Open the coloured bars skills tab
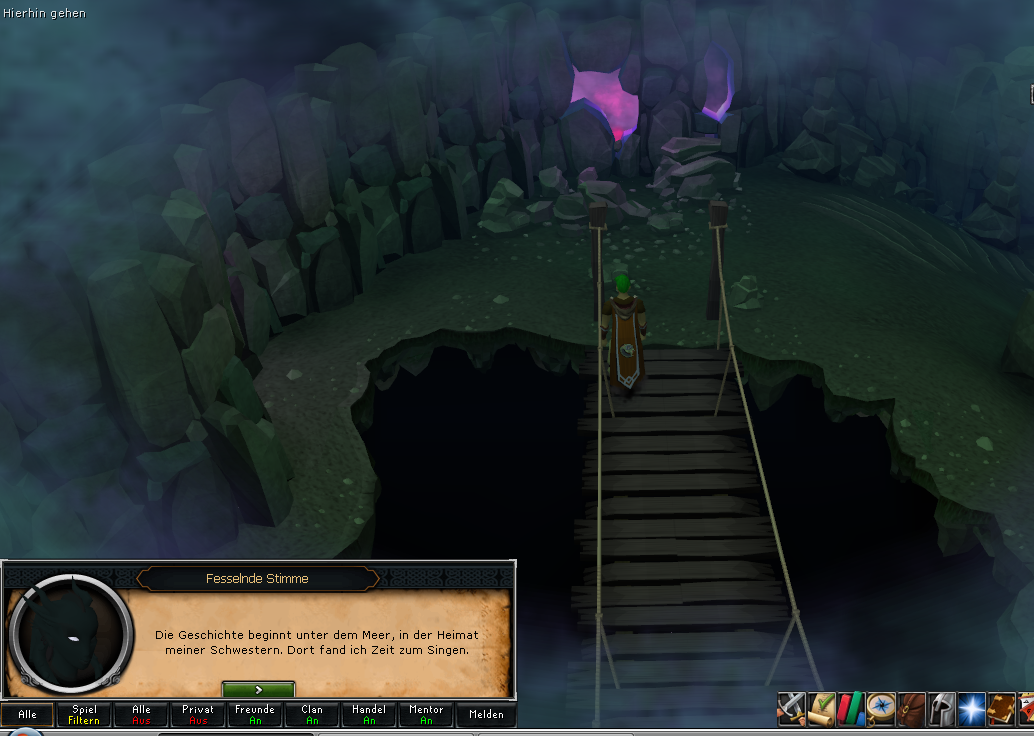Screen dimensions: 1034x736 852,709
